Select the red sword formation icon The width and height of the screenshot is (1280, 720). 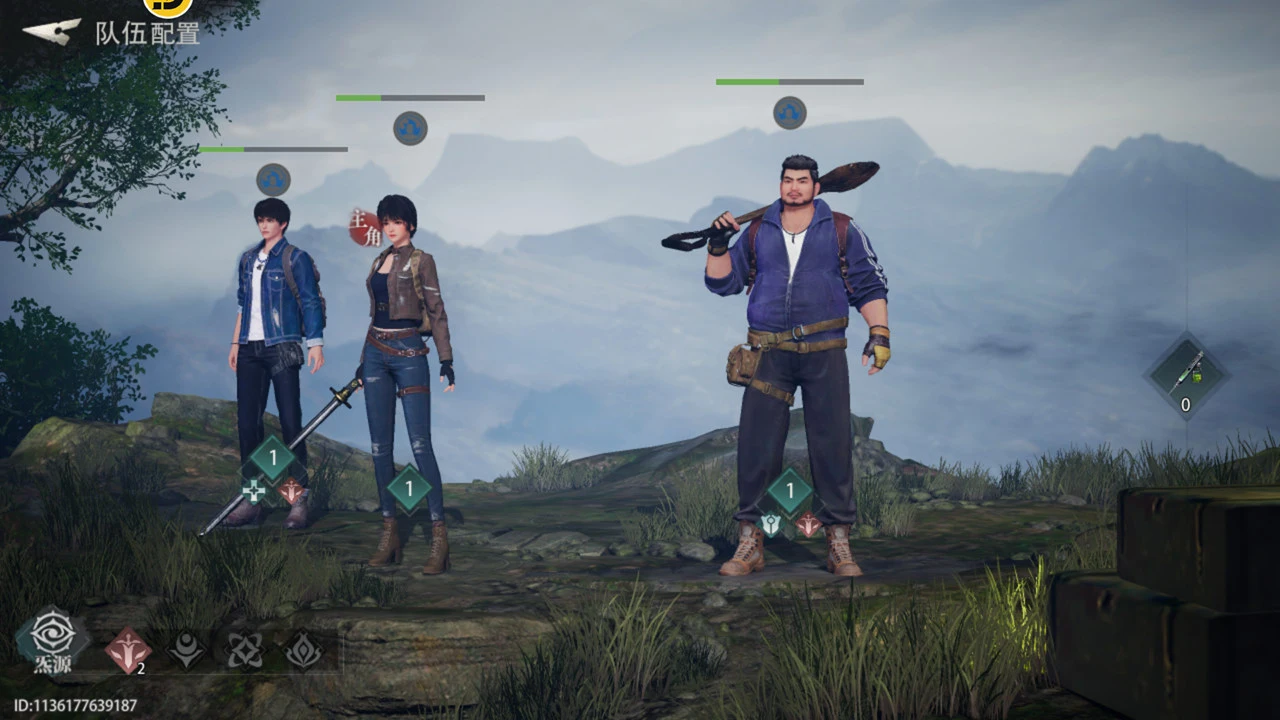[128, 651]
